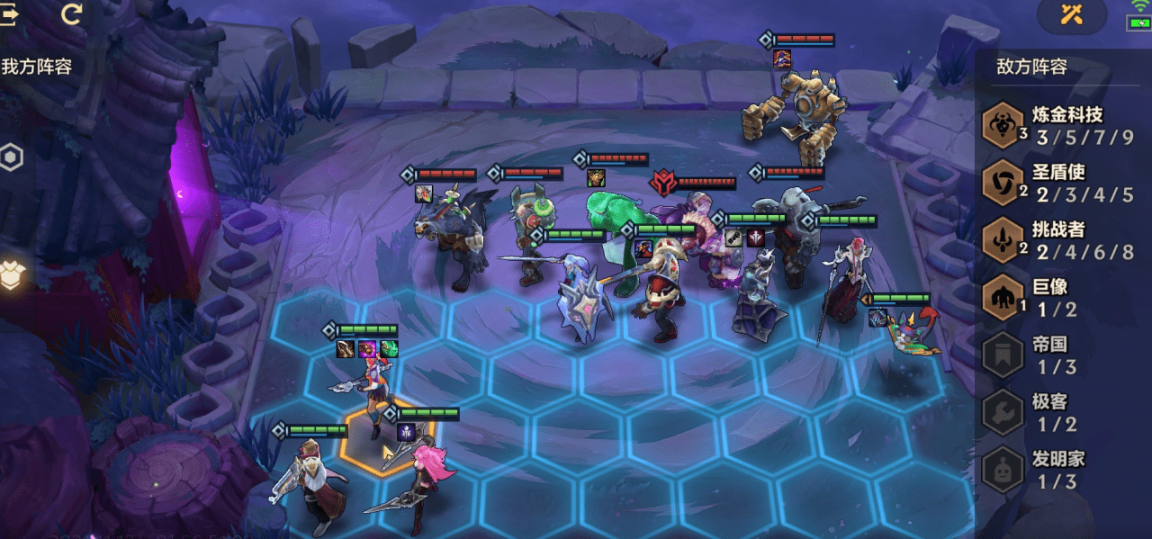Select the 炼金科技 trait entry
The width and height of the screenshot is (1152, 539).
click(x=1060, y=126)
